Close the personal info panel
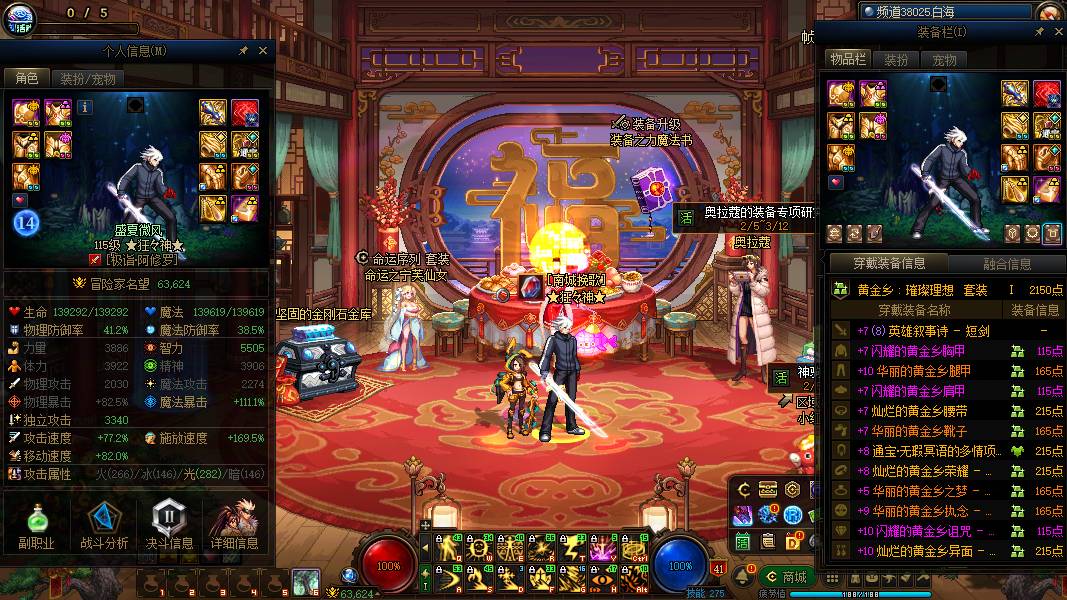 pos(263,50)
